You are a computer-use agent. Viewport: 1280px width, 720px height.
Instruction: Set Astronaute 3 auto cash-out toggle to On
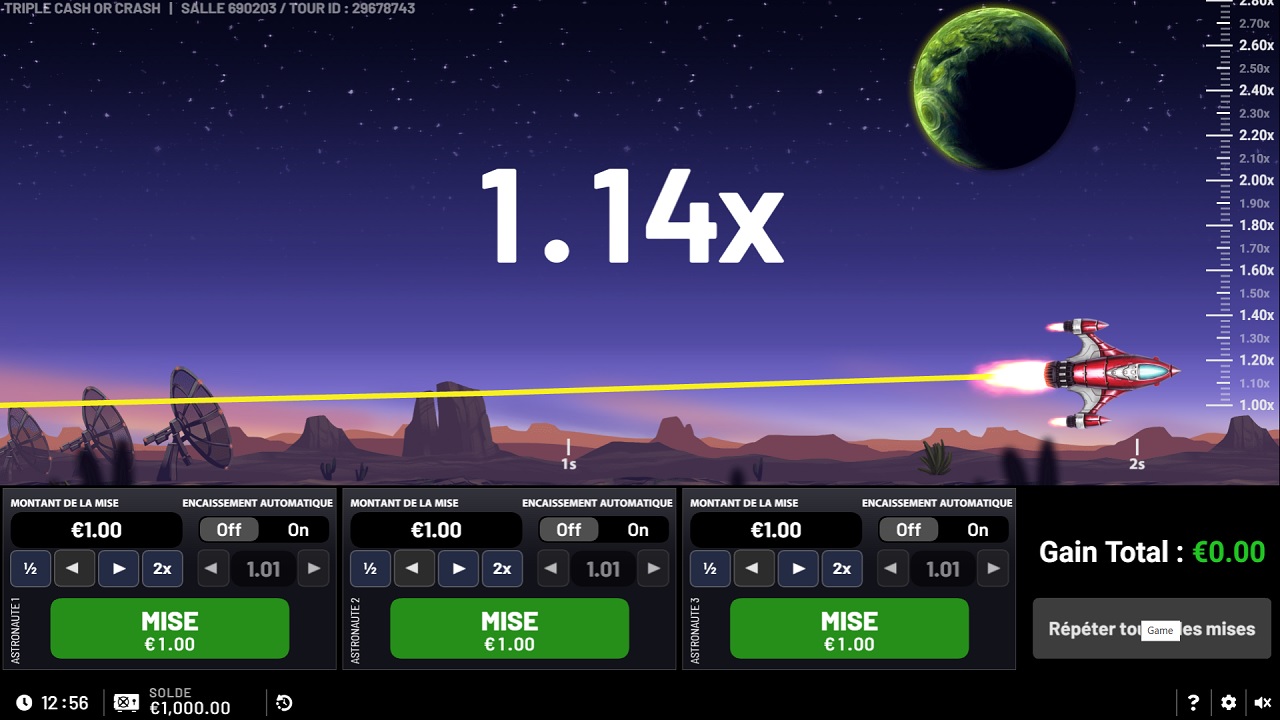click(x=977, y=530)
